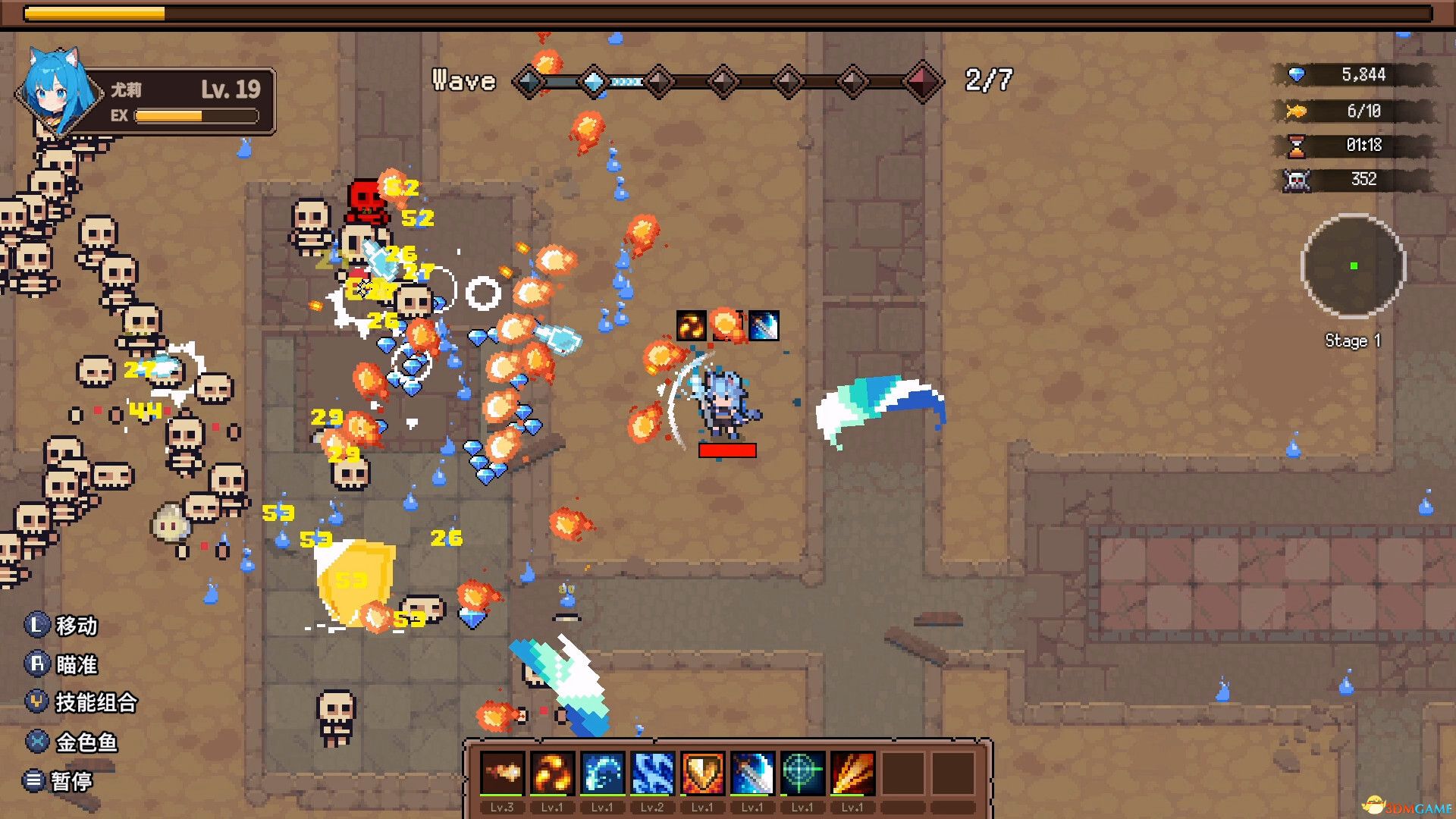This screenshot has height=819, width=1456.
Task: Click the skull icon next to kill count 352
Action: click(1298, 180)
